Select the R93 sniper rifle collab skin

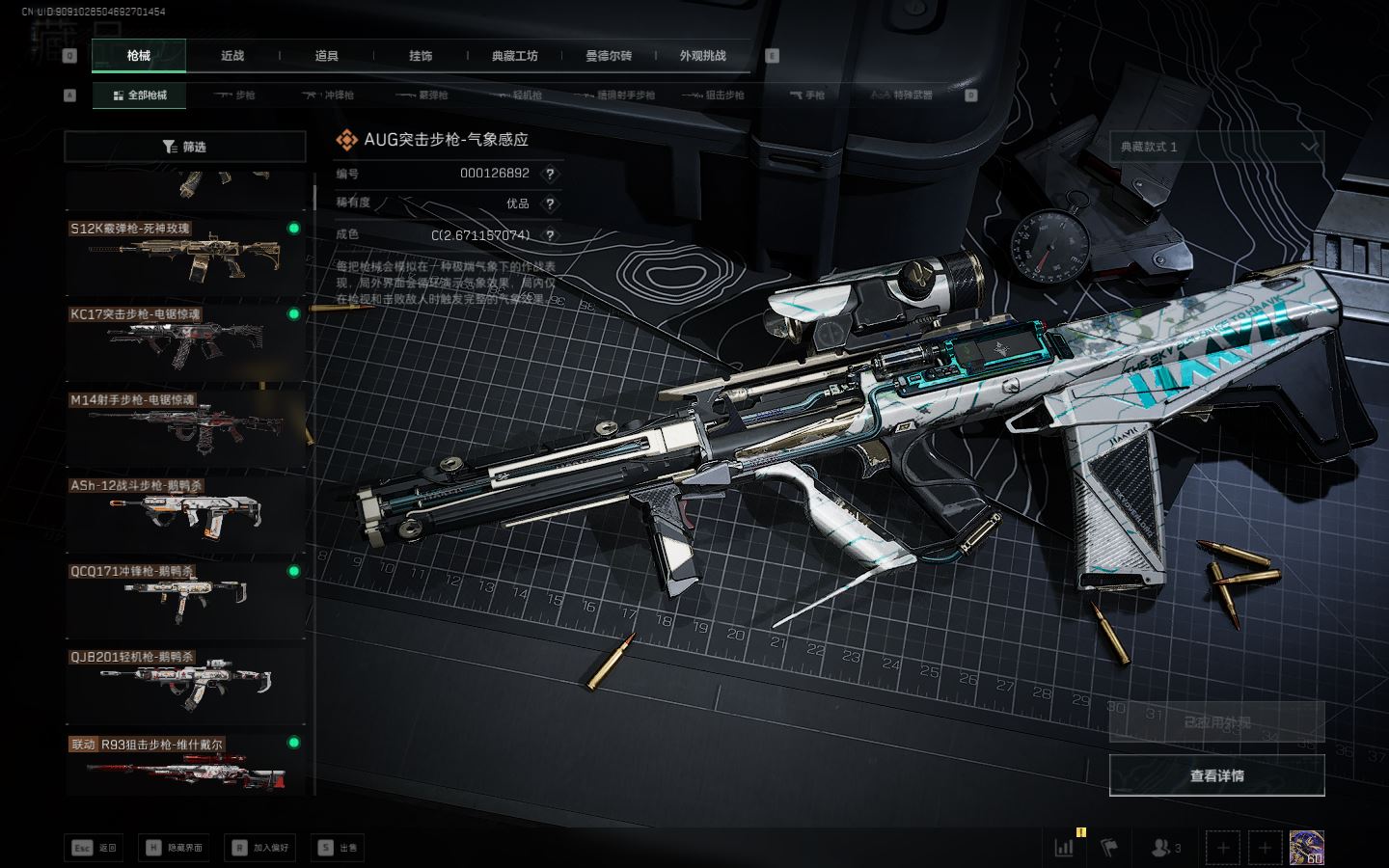pyautogui.click(x=185, y=766)
